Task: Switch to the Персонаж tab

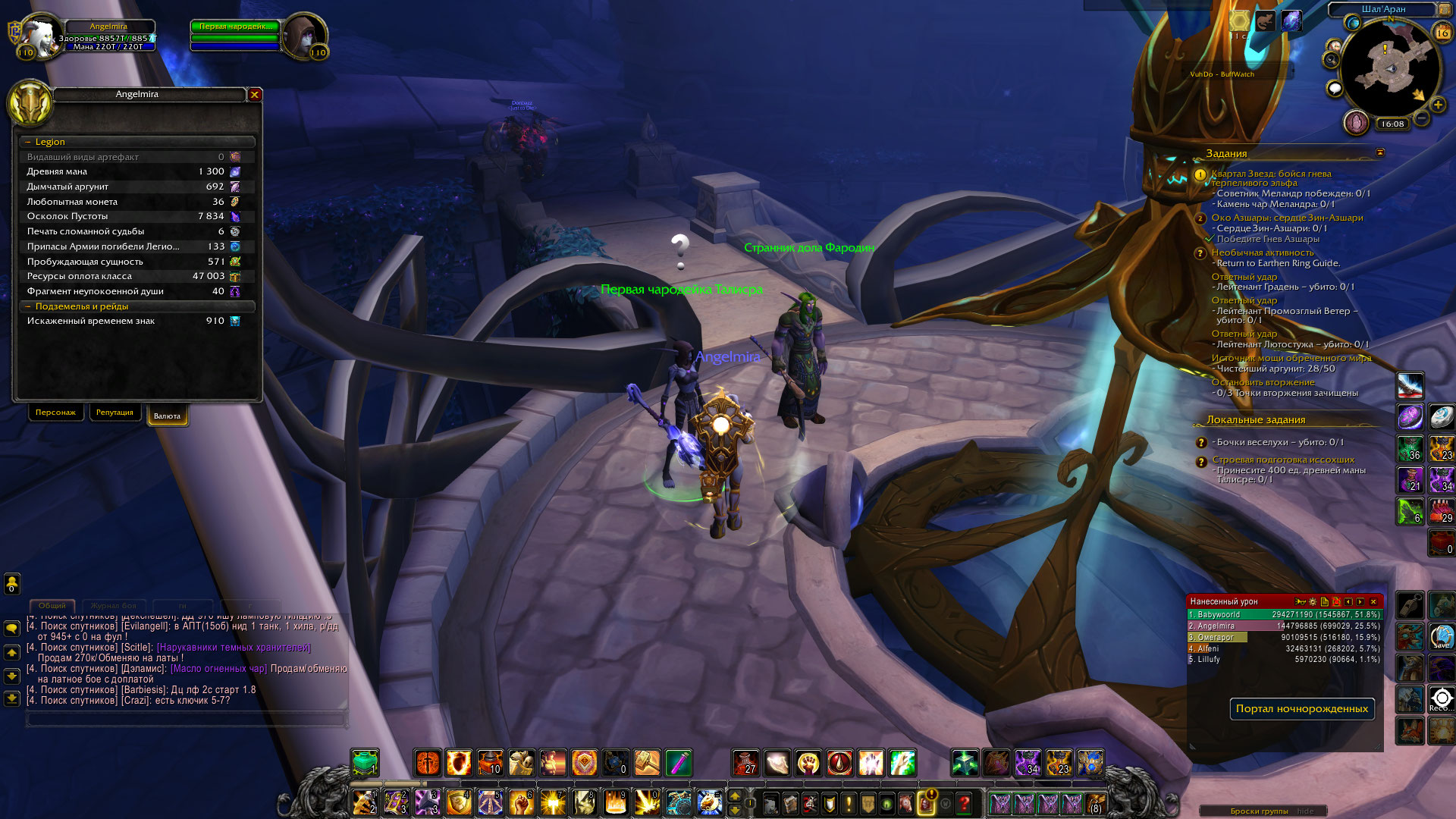Action: click(x=55, y=413)
